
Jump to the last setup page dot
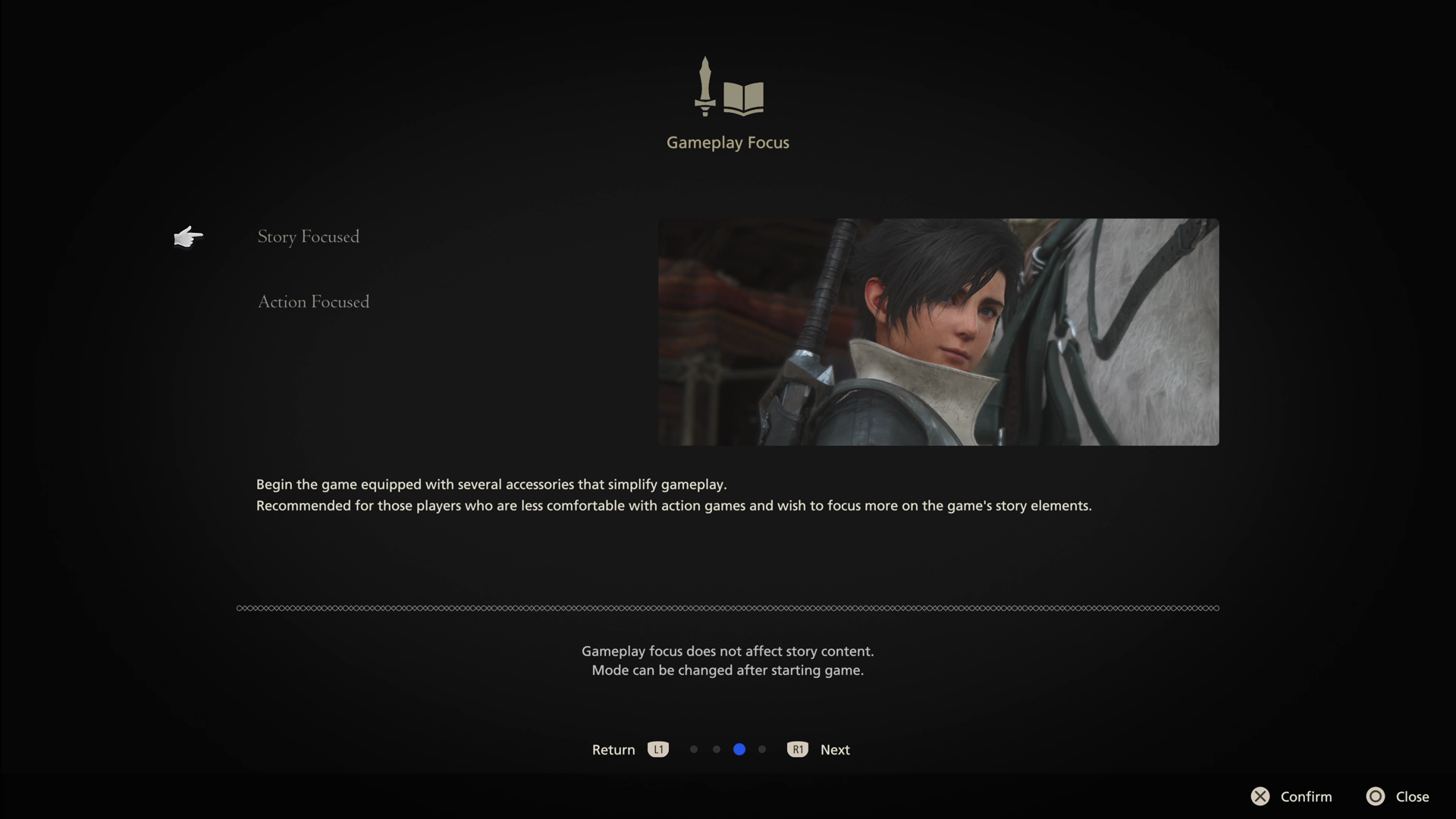coord(763,749)
